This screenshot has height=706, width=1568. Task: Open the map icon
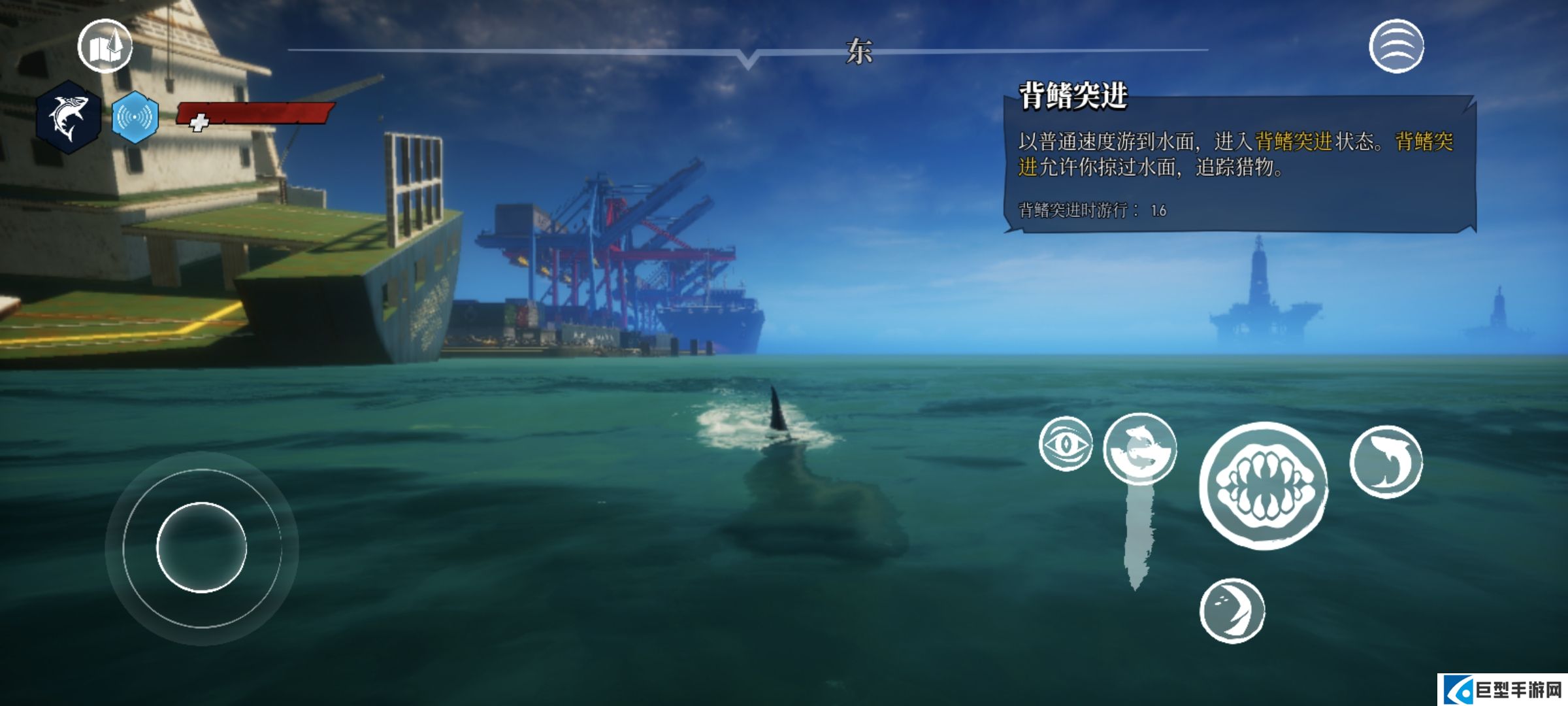[105, 46]
